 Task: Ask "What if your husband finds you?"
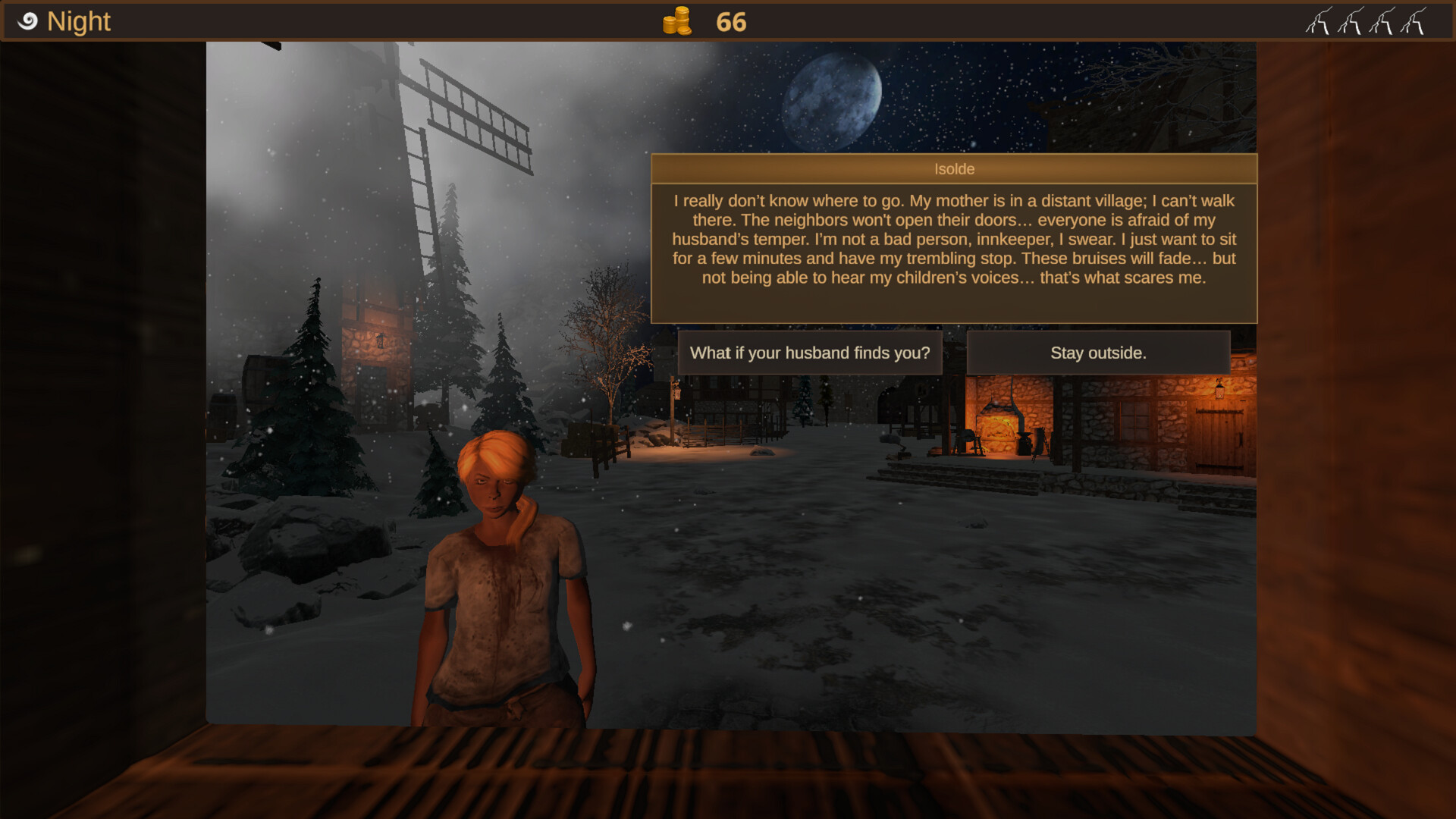click(x=809, y=353)
